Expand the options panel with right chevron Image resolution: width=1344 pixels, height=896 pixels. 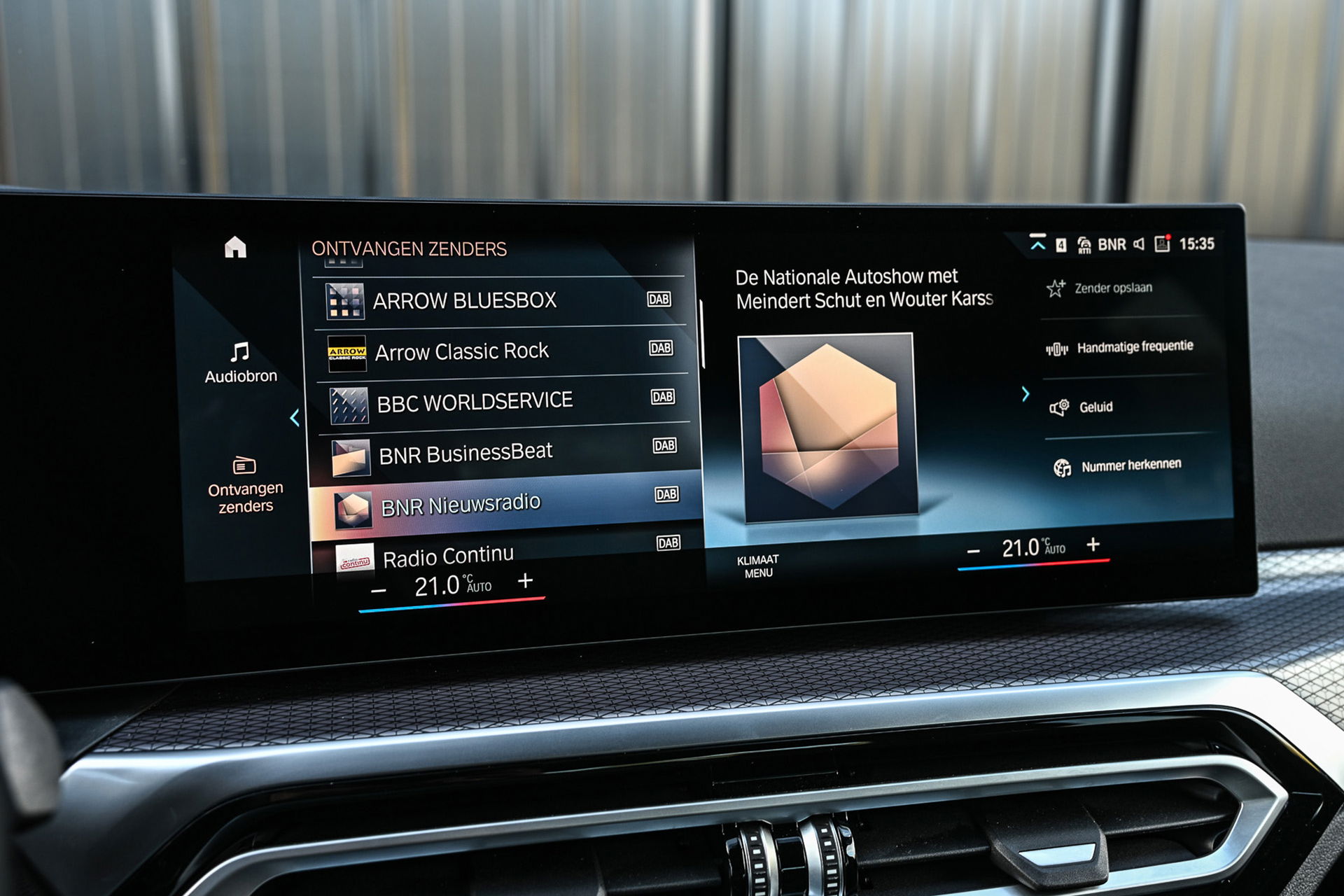pos(1025,394)
